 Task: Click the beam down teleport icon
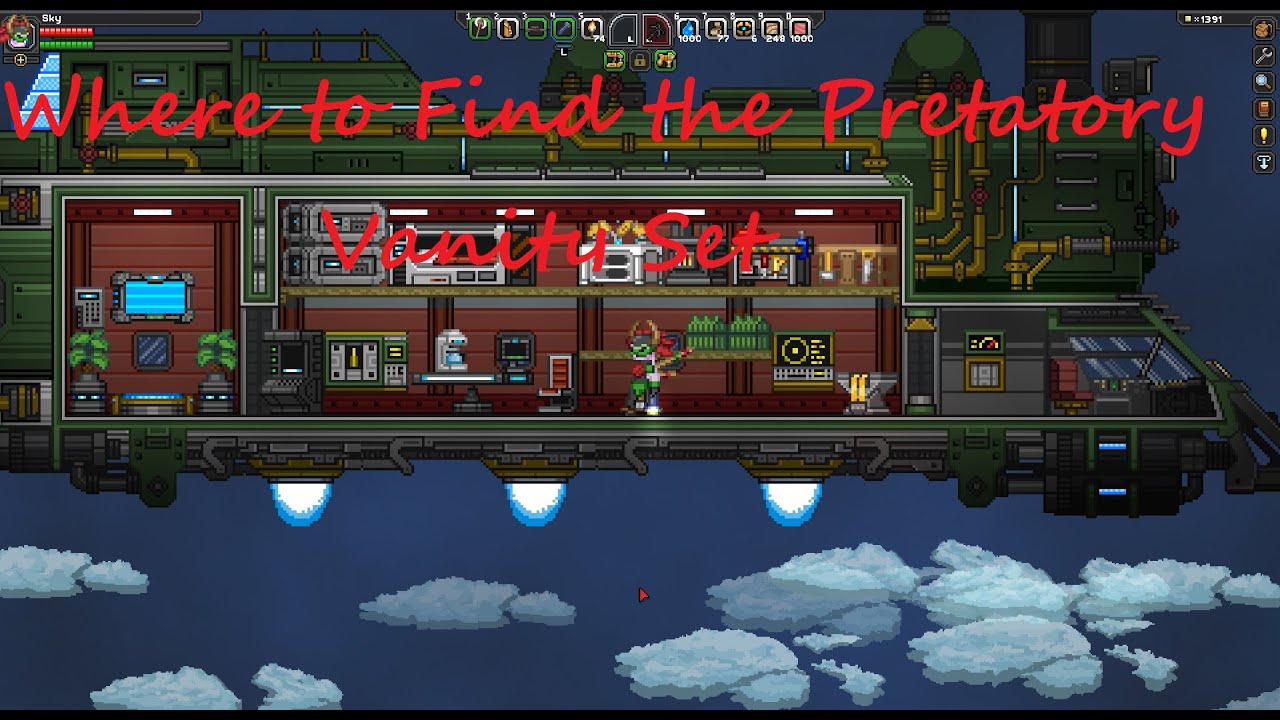tap(1263, 163)
